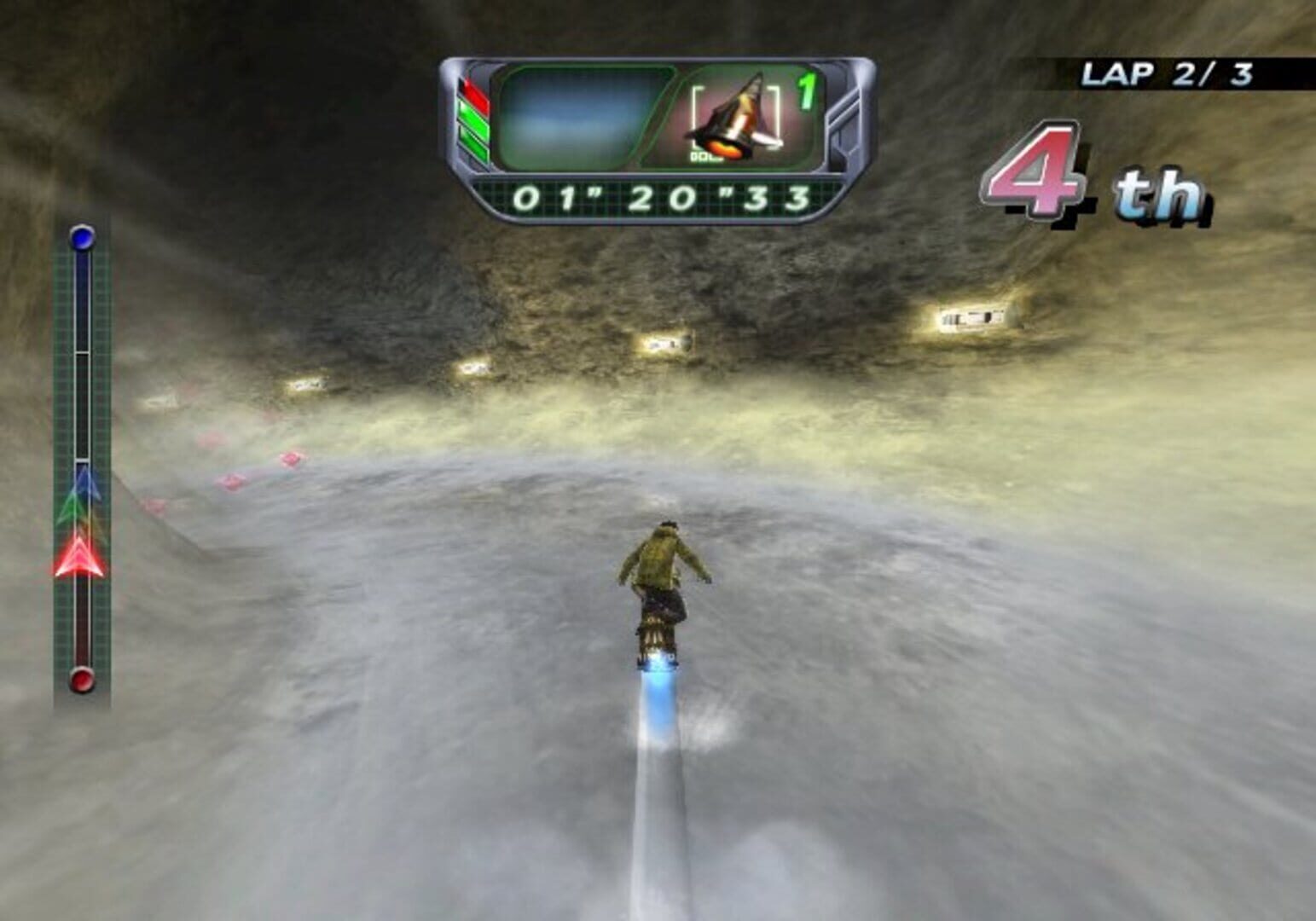Expand the lap counter LAP 2/3 display

(1168, 72)
